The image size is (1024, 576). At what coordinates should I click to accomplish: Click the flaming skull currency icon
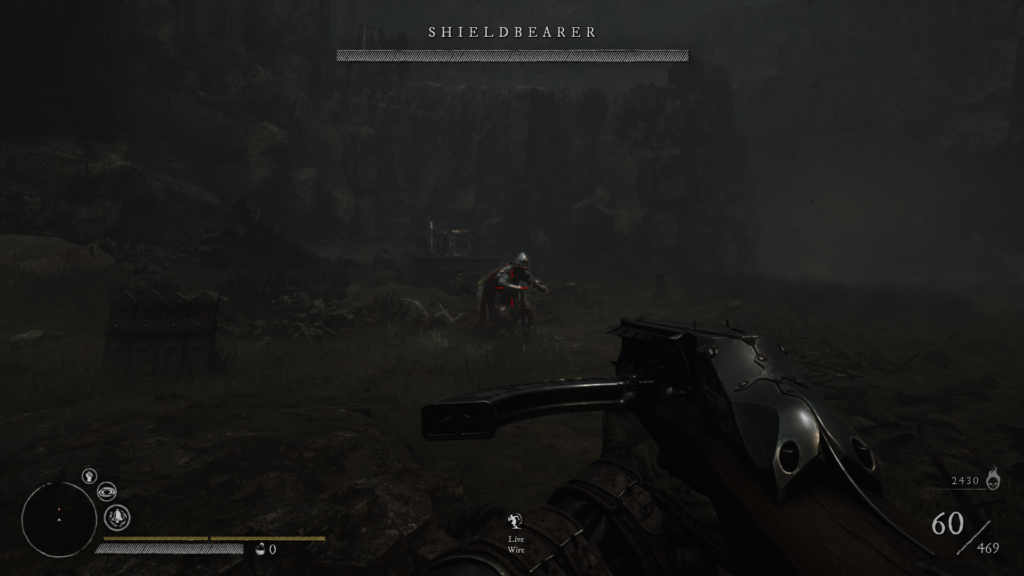[992, 480]
